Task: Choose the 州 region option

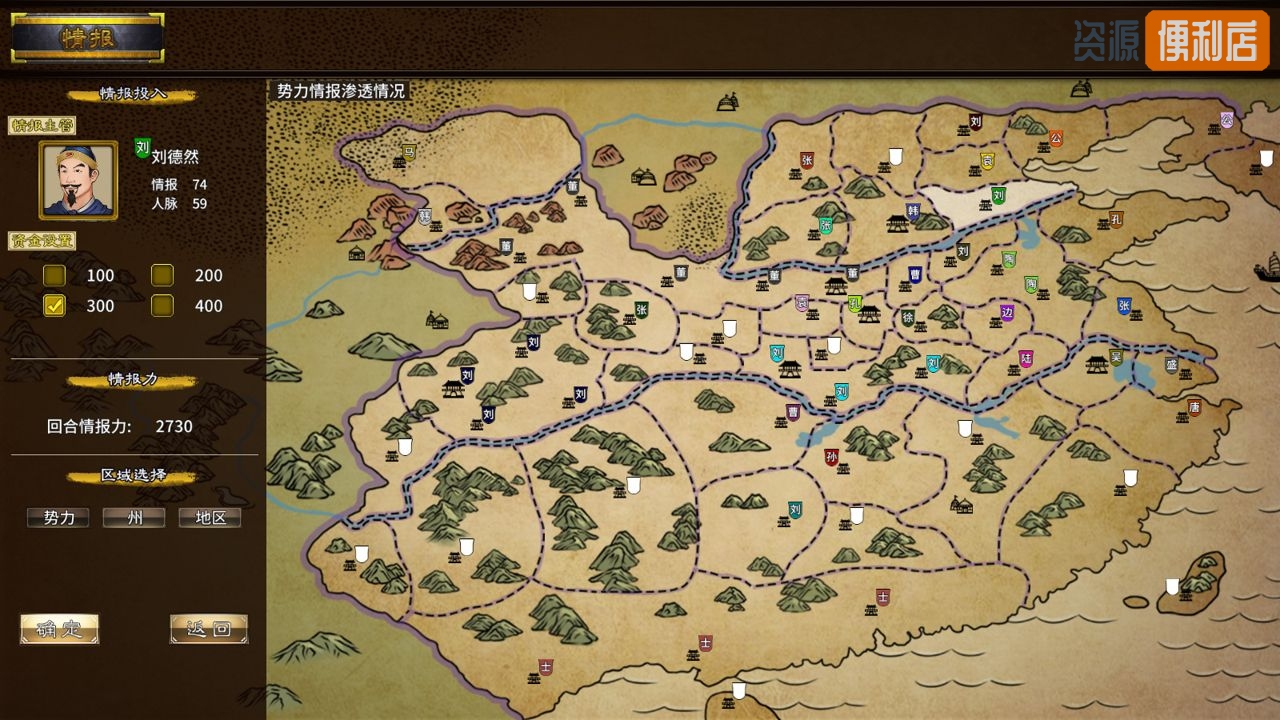Action: coord(134,518)
